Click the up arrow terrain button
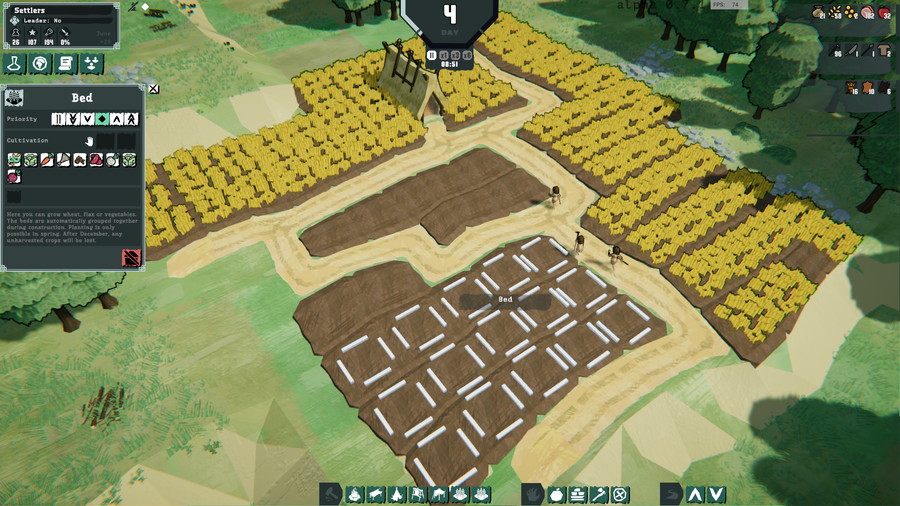Viewport: 900px width, 506px height. coord(695,494)
